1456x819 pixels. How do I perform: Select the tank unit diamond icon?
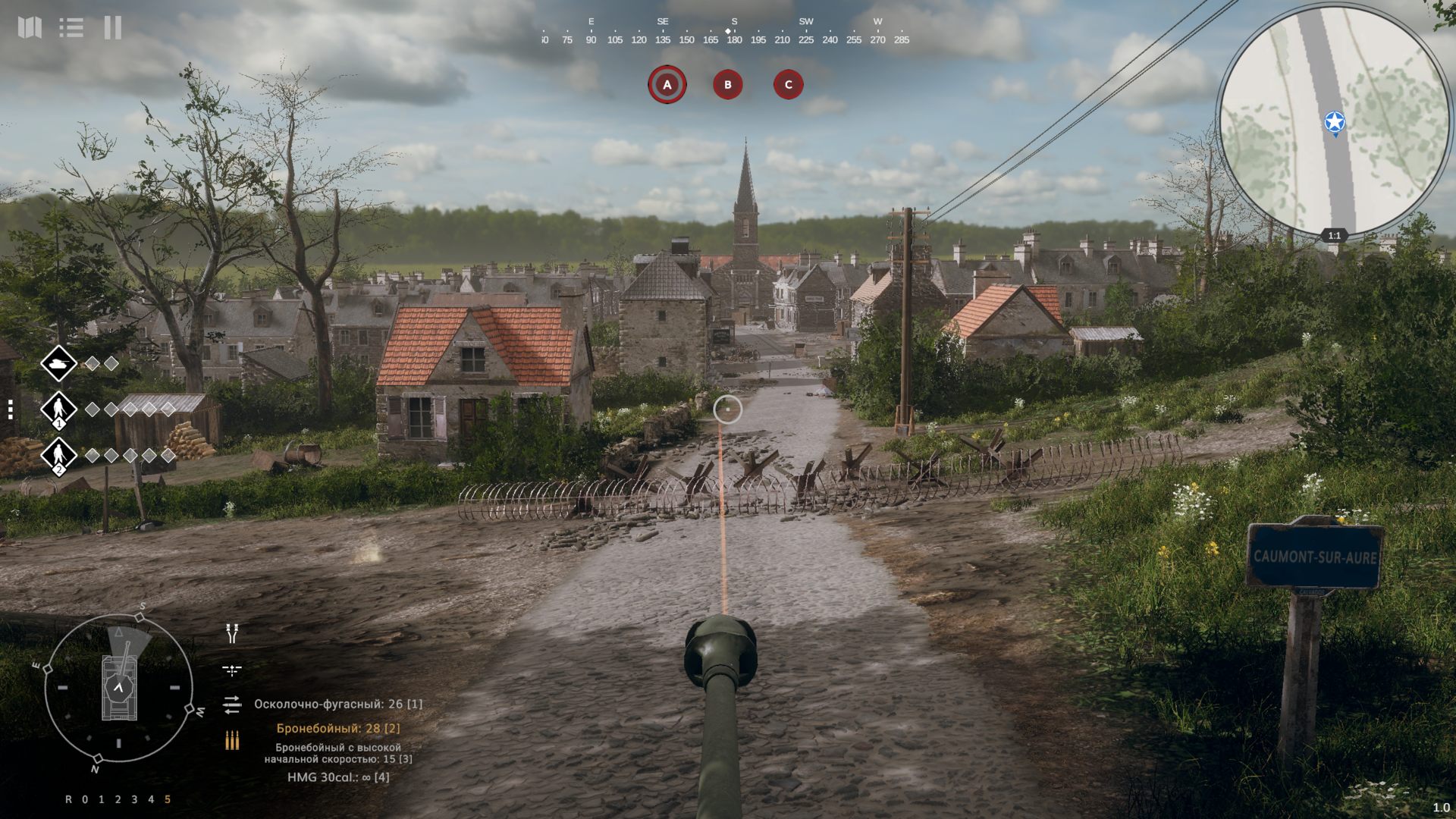click(x=58, y=364)
